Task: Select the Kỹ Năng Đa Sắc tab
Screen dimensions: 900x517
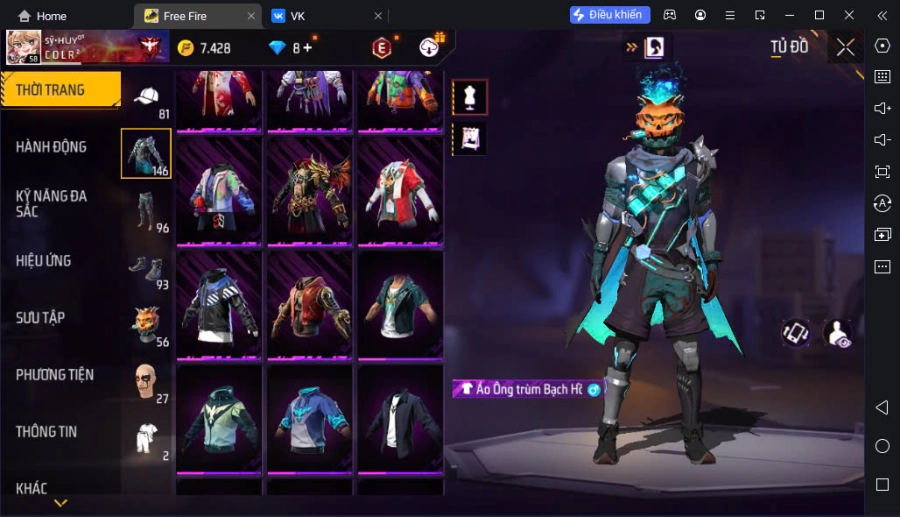Action: [x=51, y=203]
